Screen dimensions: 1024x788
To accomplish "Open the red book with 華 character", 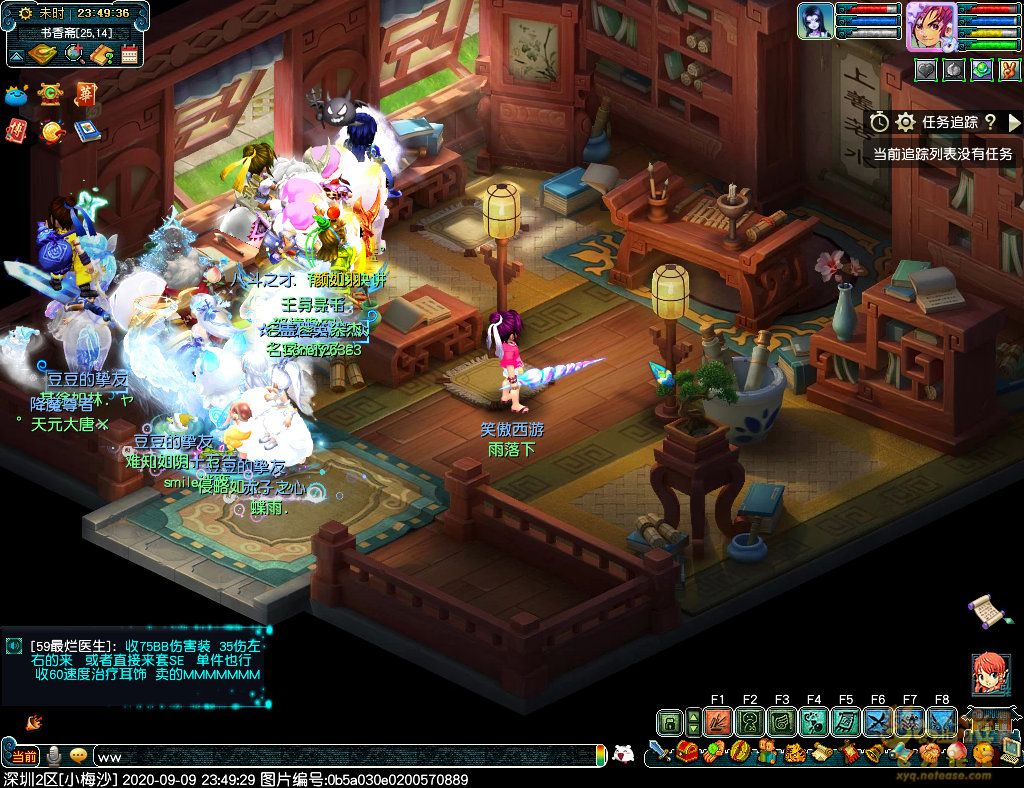I will [86, 94].
